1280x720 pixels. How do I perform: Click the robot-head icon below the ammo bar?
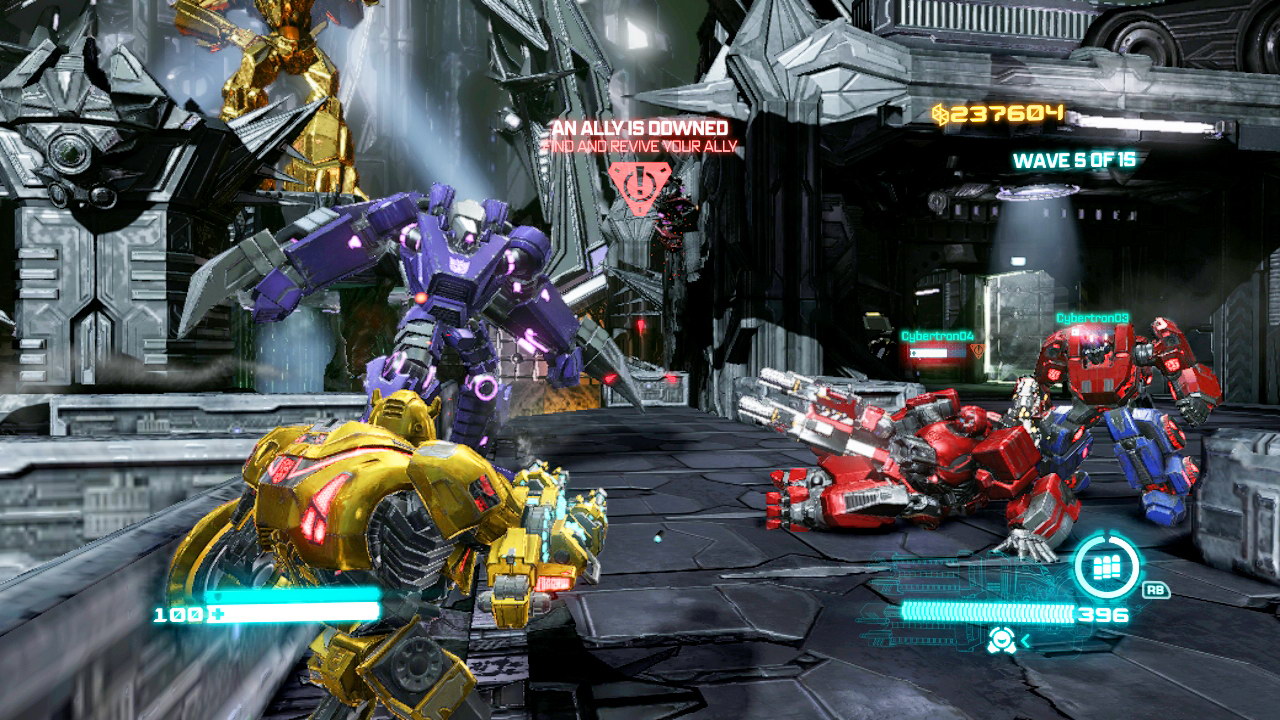tap(1002, 641)
